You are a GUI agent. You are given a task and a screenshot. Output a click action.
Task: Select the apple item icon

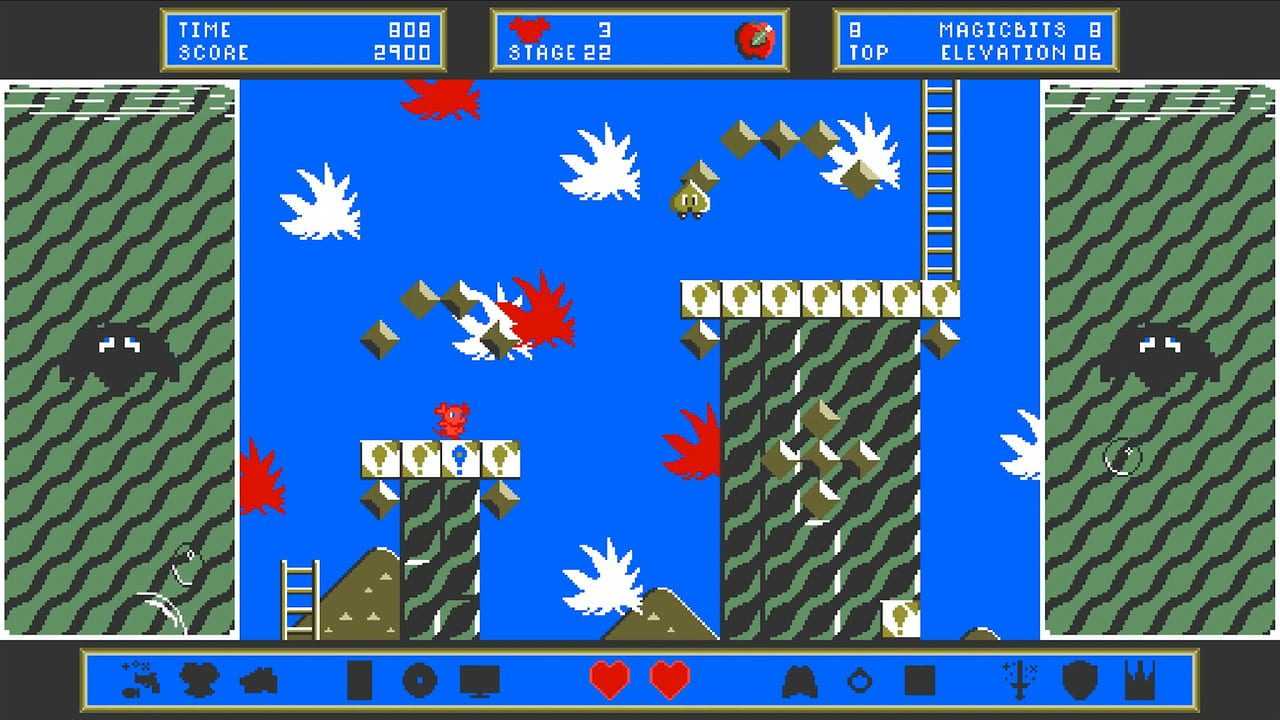(755, 40)
